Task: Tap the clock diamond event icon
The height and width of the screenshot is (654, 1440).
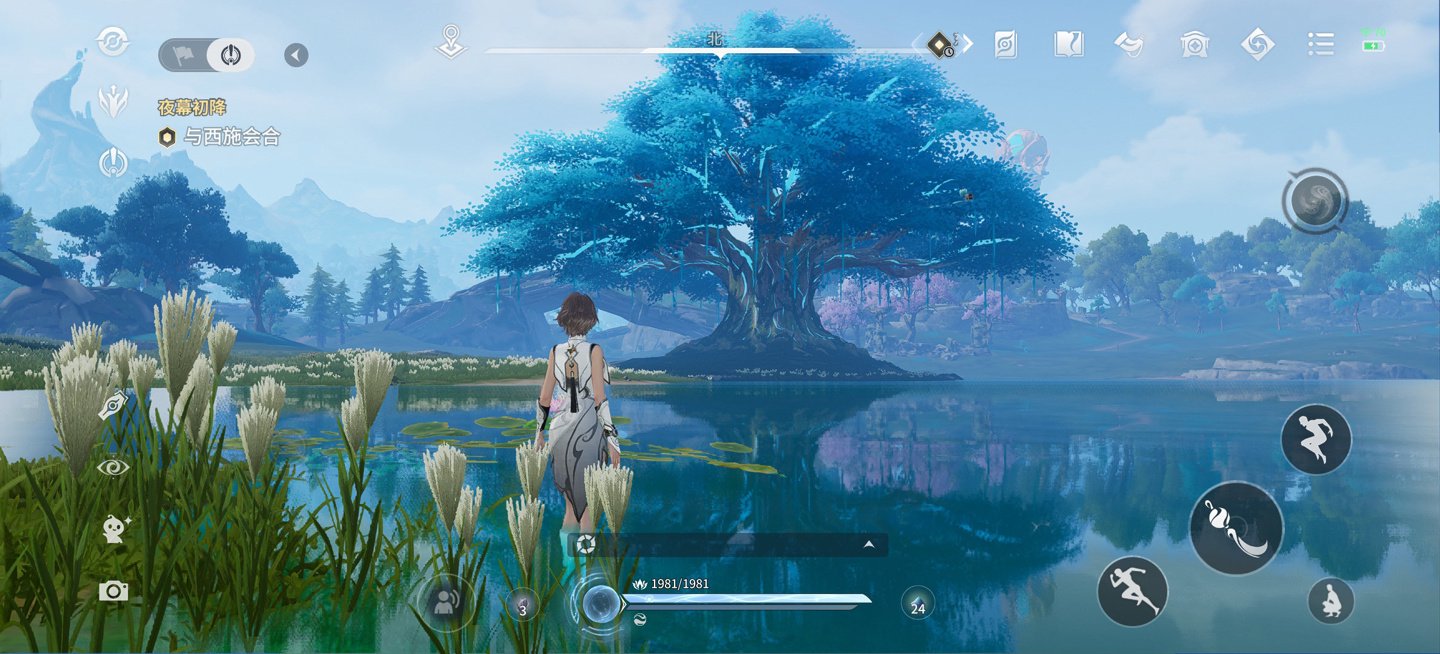Action: [x=941, y=44]
